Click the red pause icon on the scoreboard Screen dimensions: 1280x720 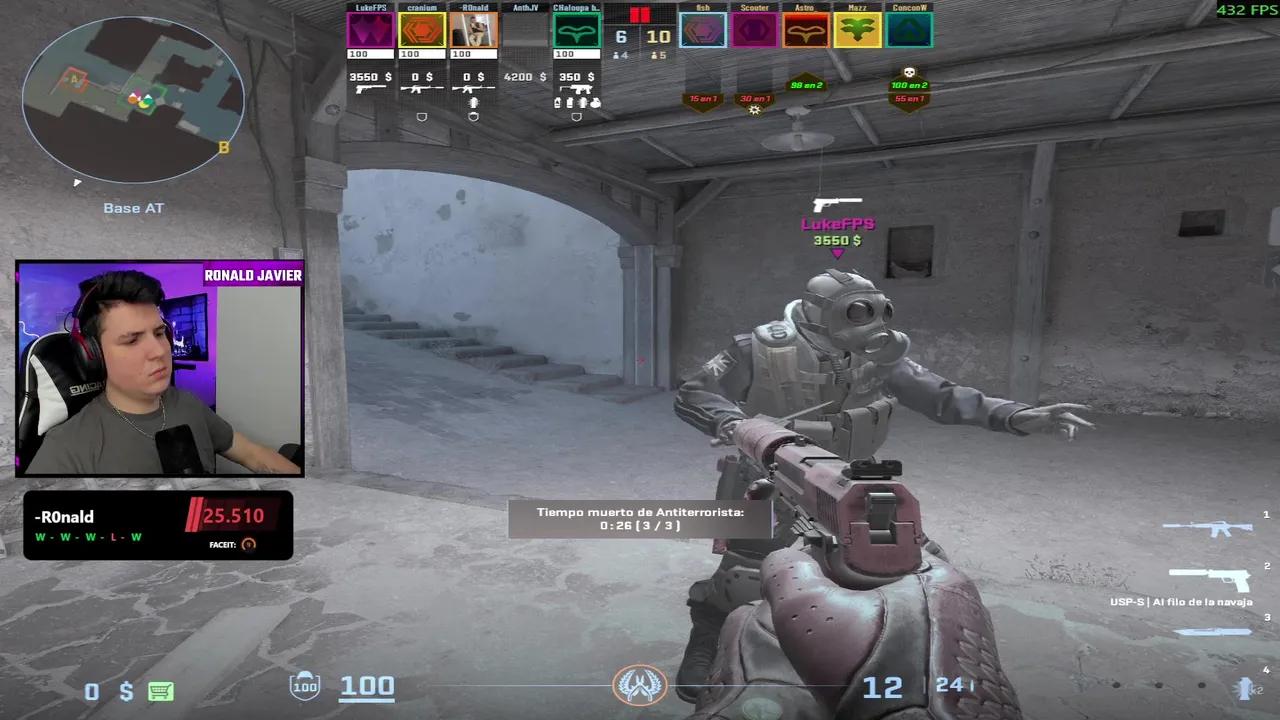pos(639,16)
